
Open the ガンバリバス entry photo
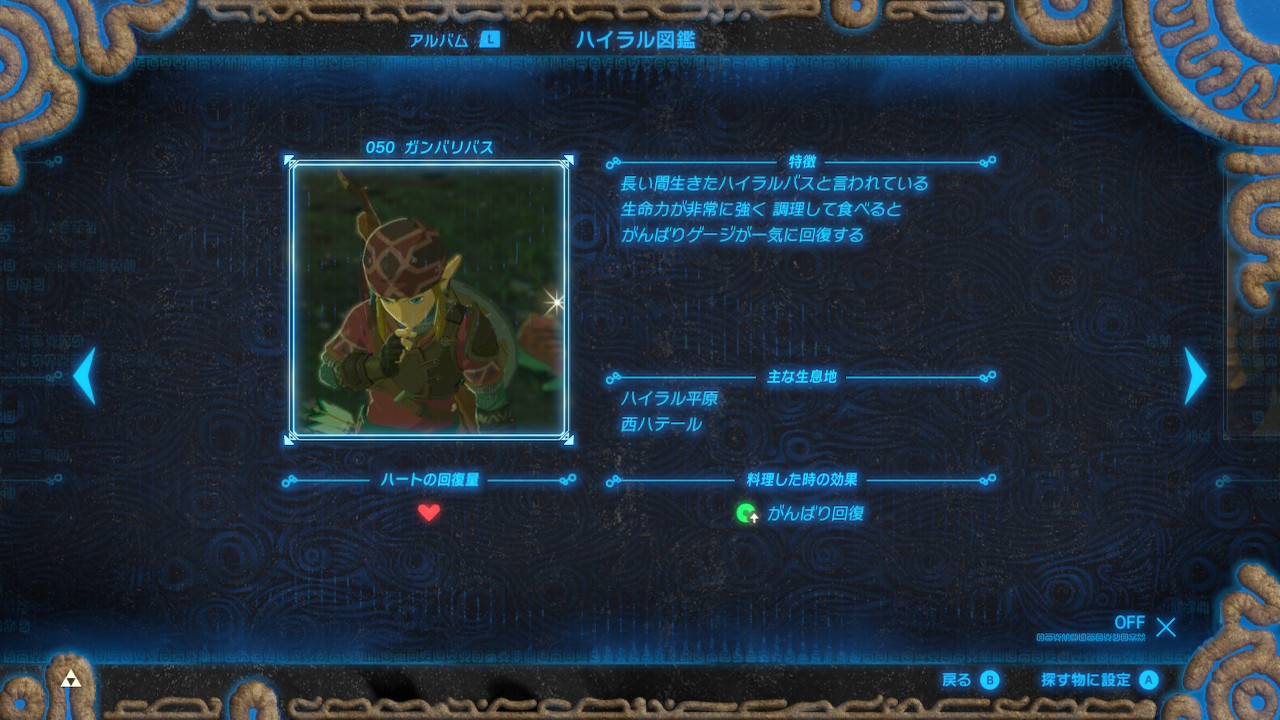pyautogui.click(x=429, y=299)
